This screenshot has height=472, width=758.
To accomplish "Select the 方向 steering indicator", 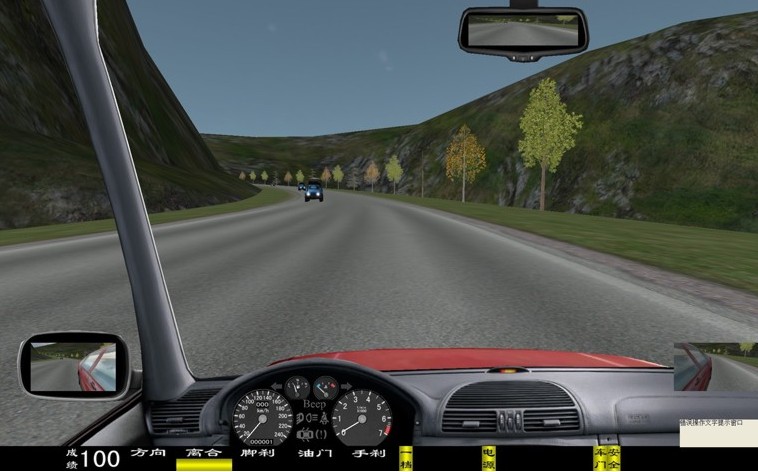I will pos(147,453).
